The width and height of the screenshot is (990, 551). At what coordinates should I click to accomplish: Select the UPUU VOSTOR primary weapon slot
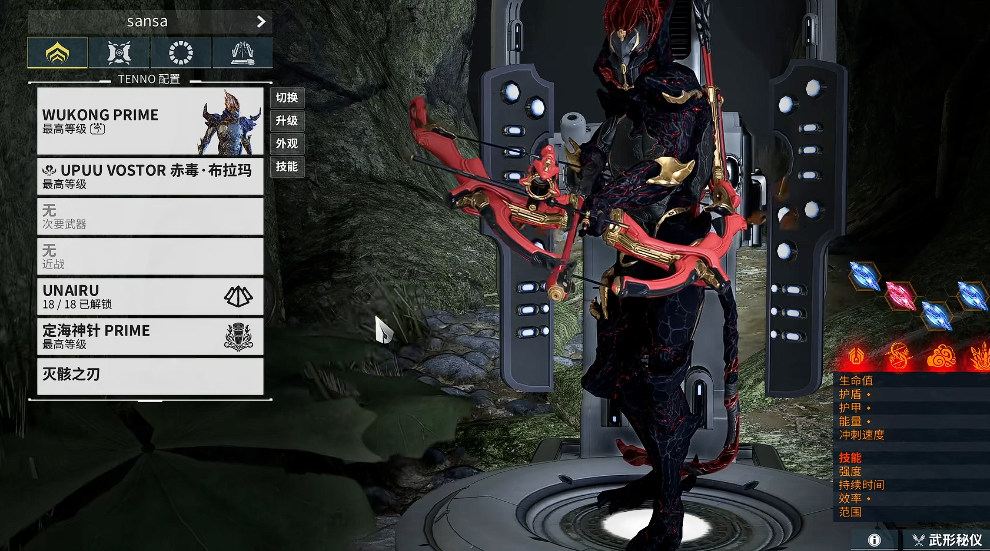[150, 176]
